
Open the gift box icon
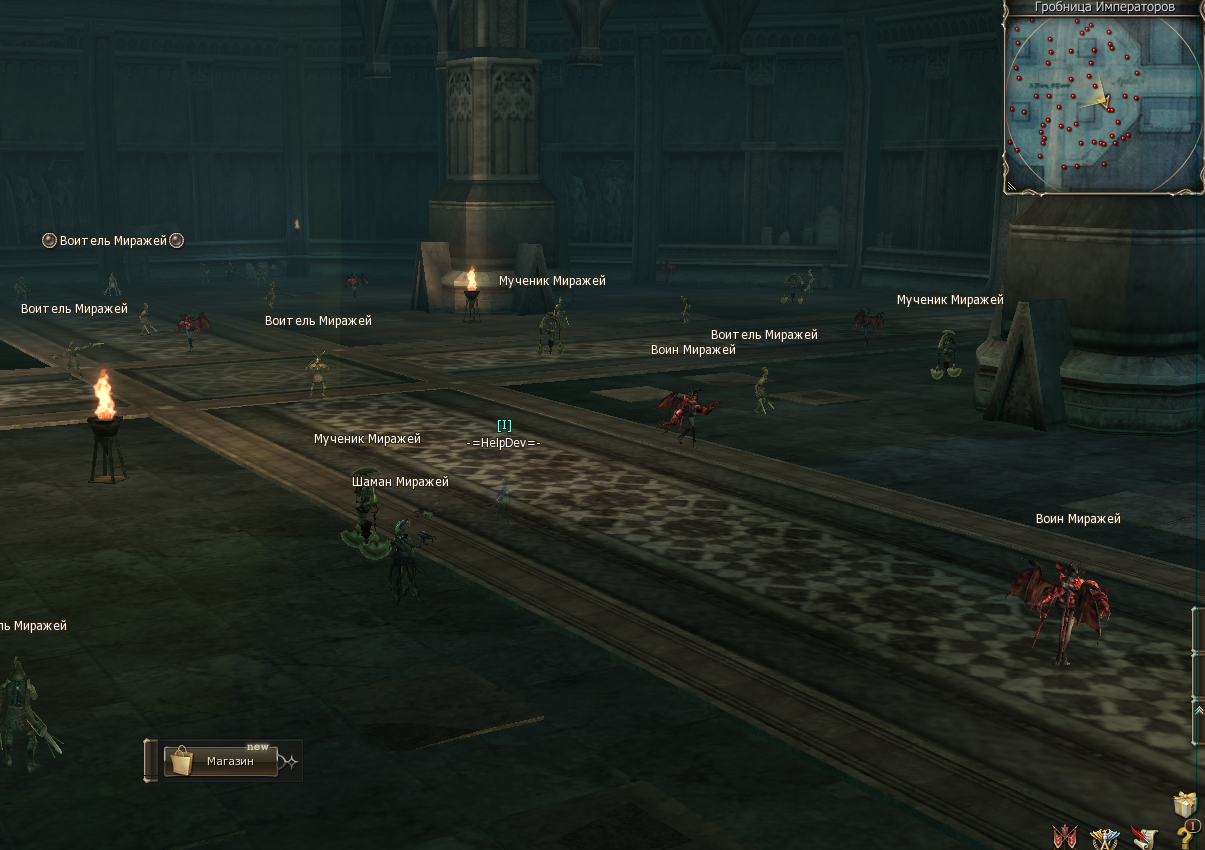pos(1185,805)
